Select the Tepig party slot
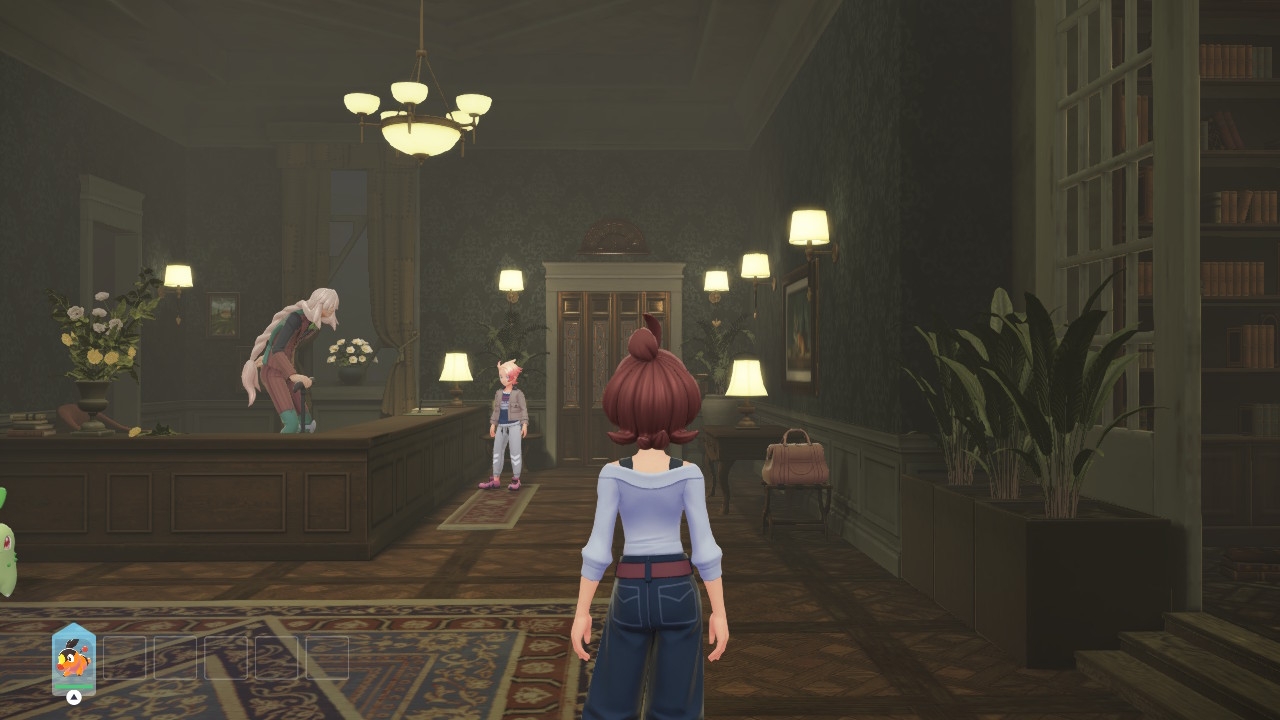 coord(73,659)
